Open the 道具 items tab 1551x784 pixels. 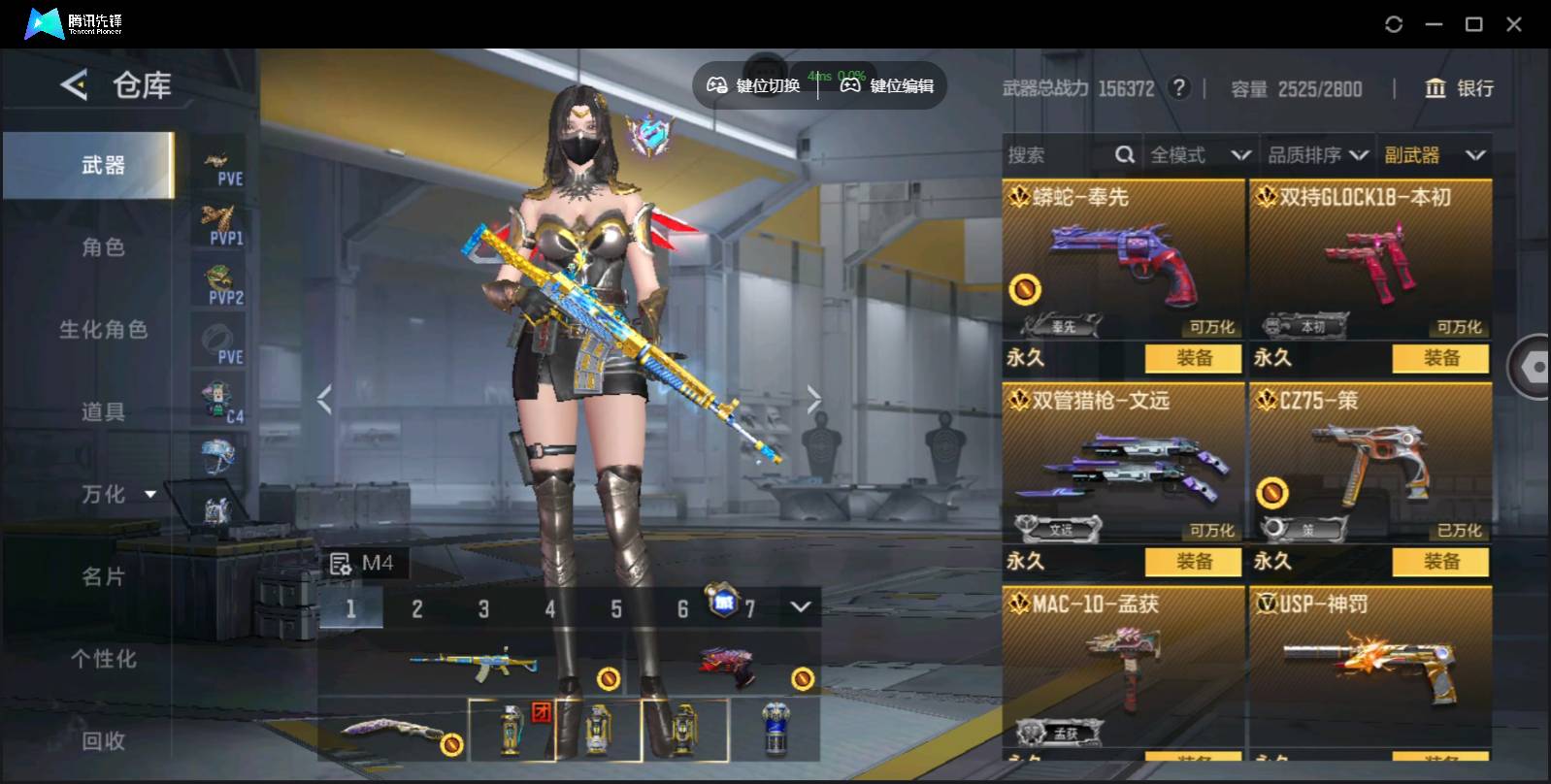point(102,412)
